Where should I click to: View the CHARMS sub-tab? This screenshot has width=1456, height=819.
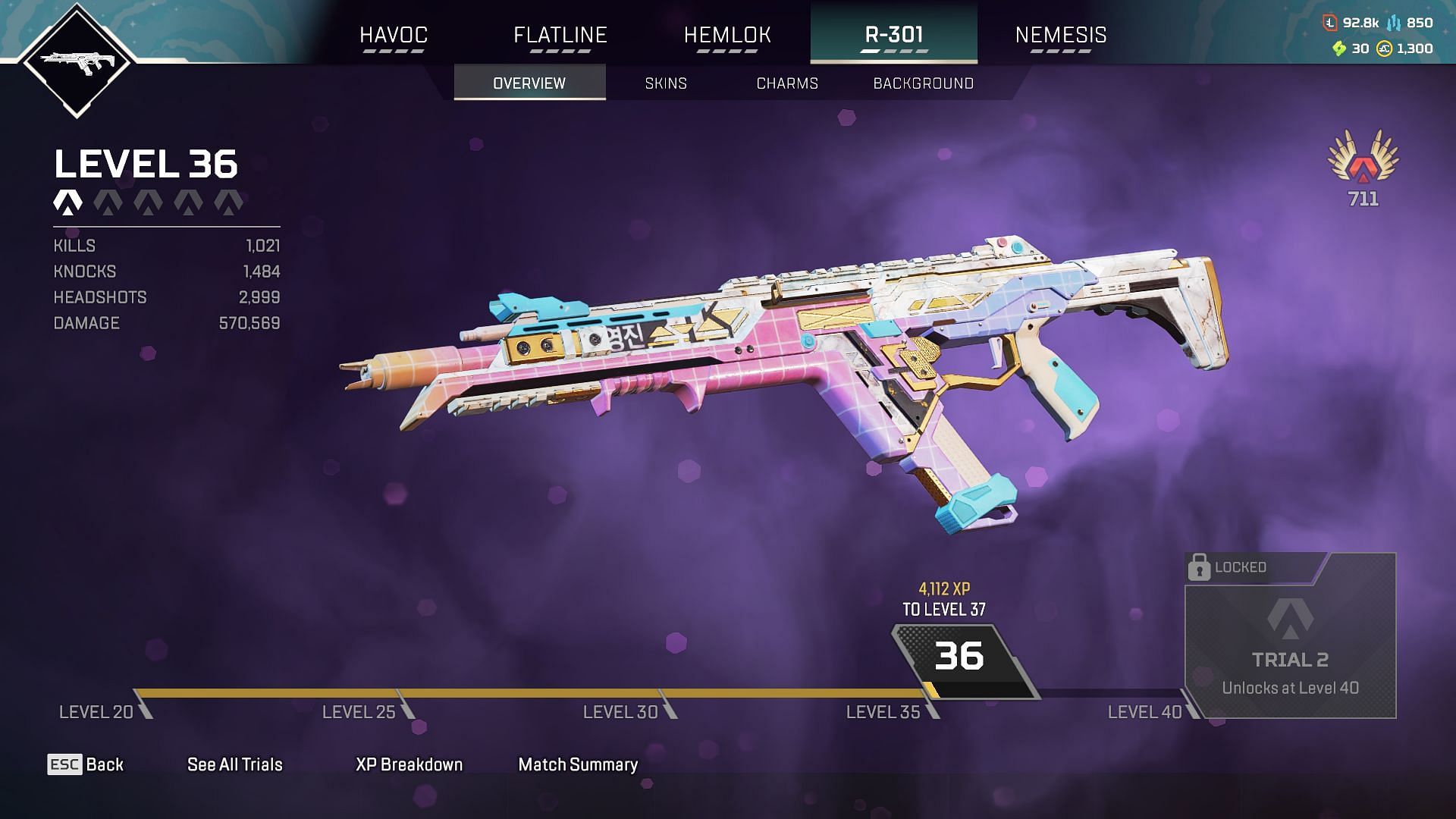787,83
